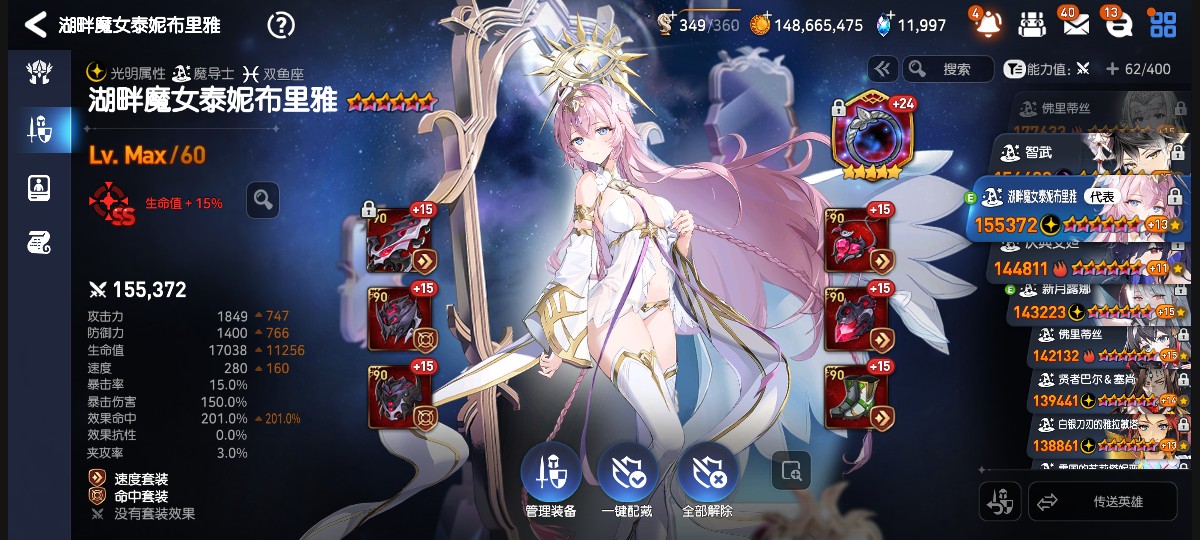Select the equipped boots slot

856,398
